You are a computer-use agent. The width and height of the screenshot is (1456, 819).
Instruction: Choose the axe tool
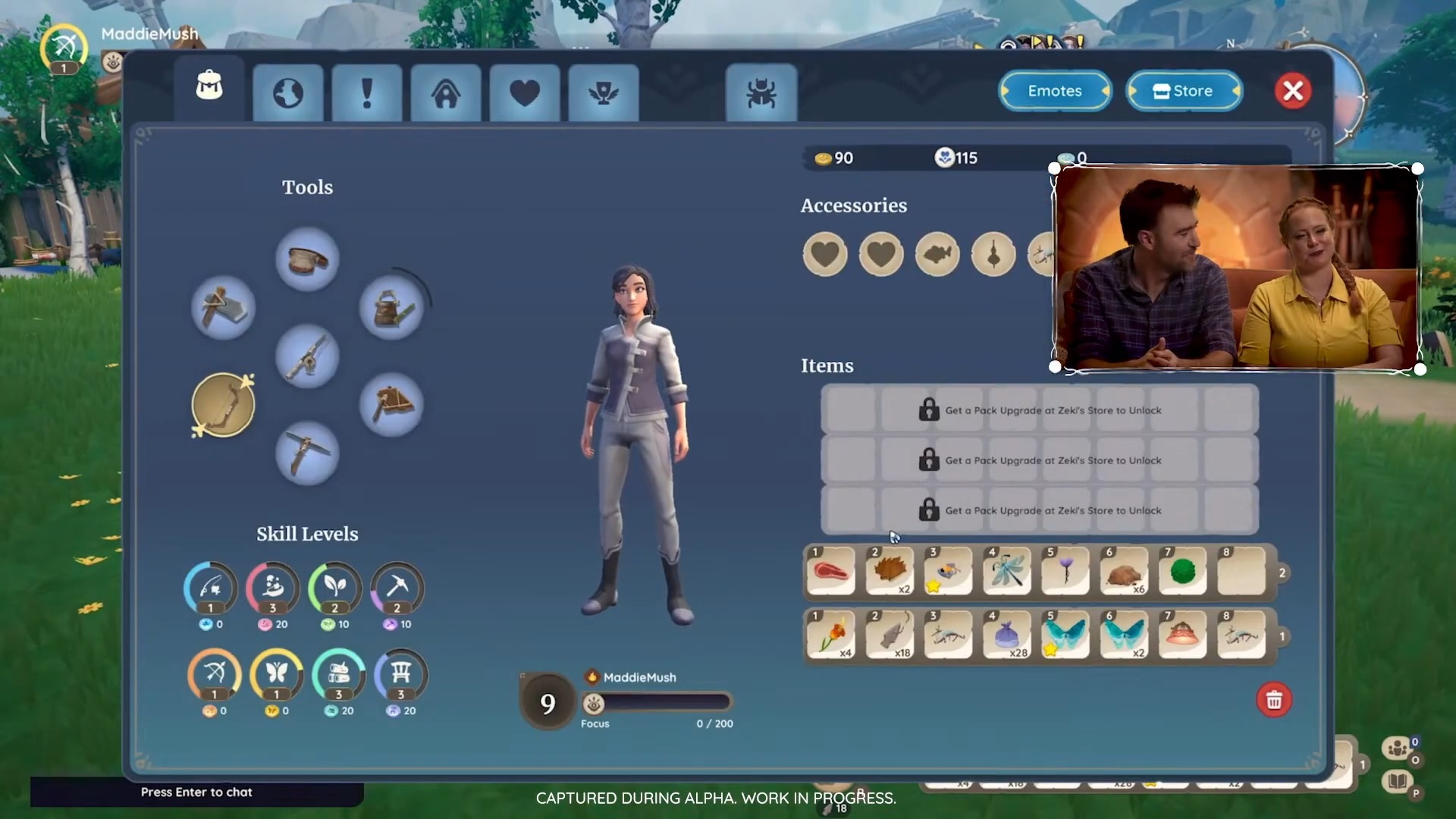point(223,308)
